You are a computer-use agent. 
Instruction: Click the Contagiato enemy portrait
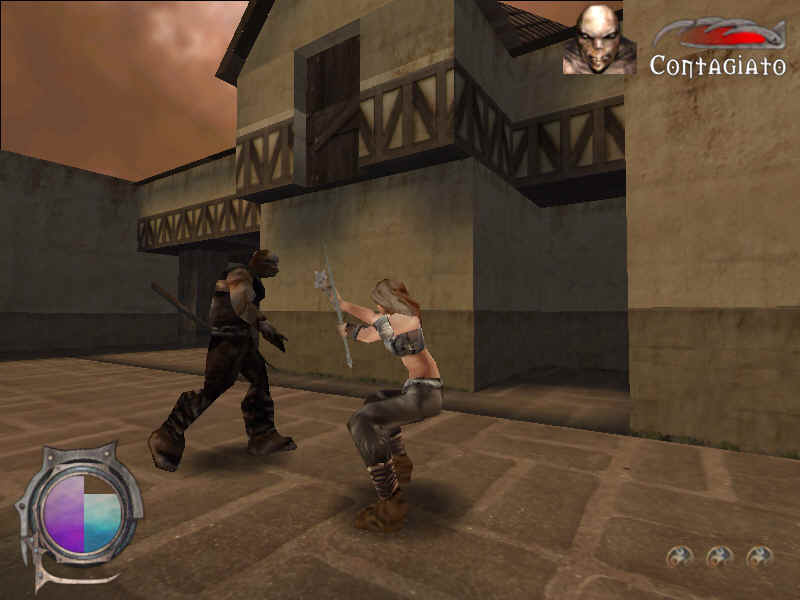point(599,40)
